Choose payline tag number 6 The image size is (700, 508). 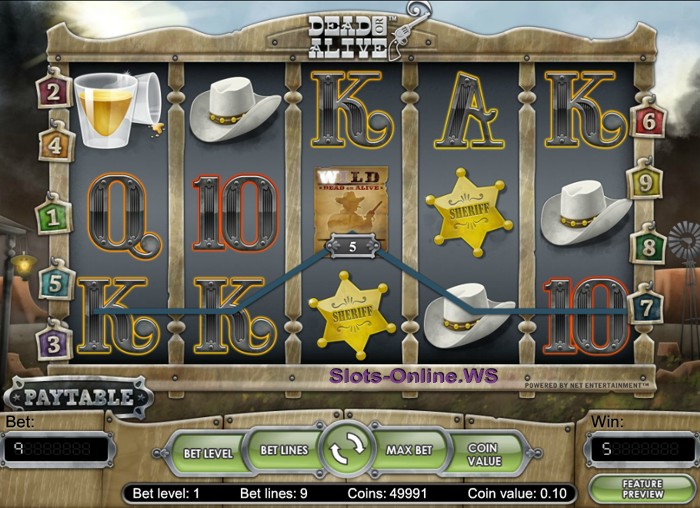648,119
